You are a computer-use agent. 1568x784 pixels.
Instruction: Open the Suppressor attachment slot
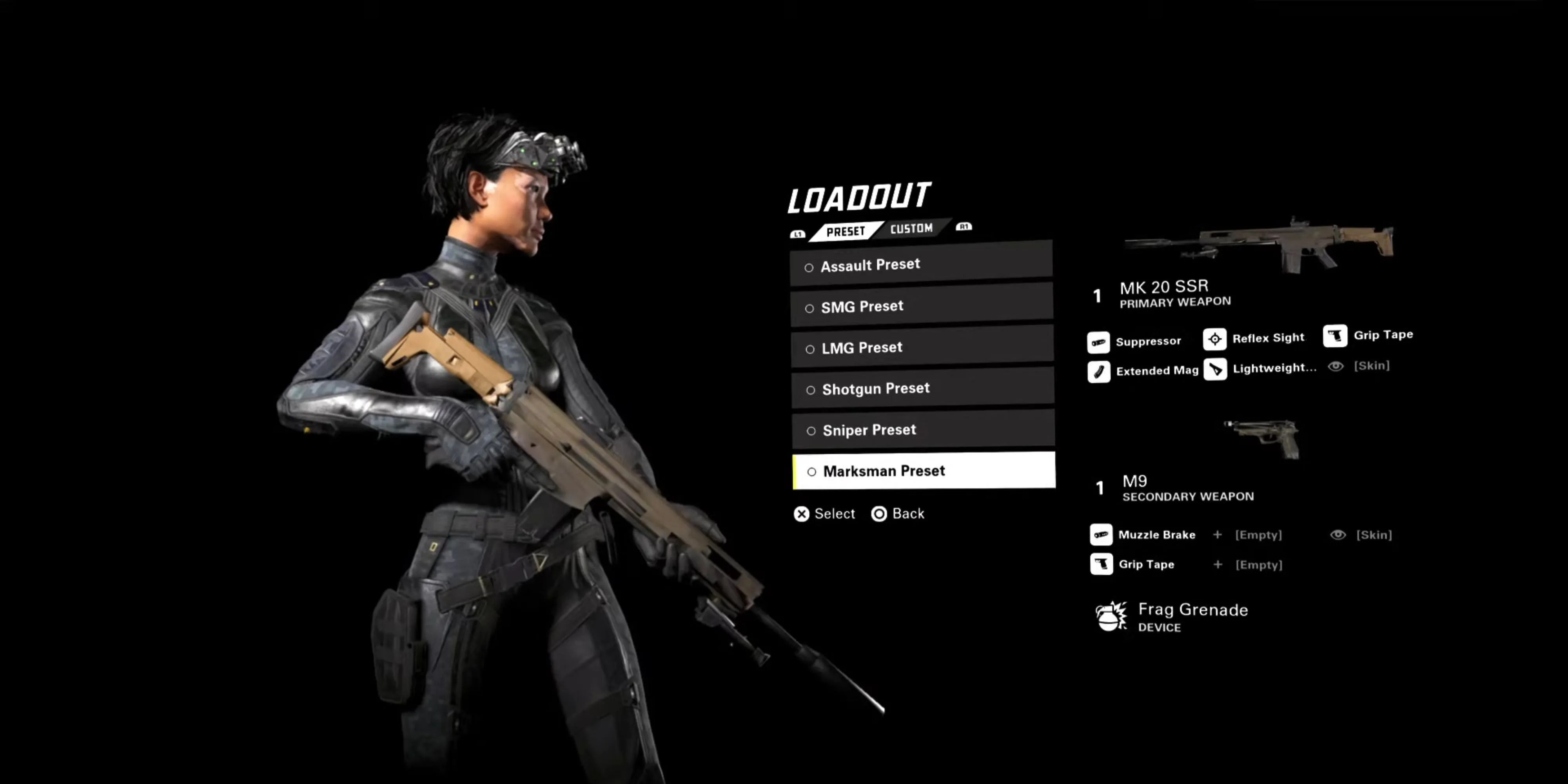(x=1134, y=341)
